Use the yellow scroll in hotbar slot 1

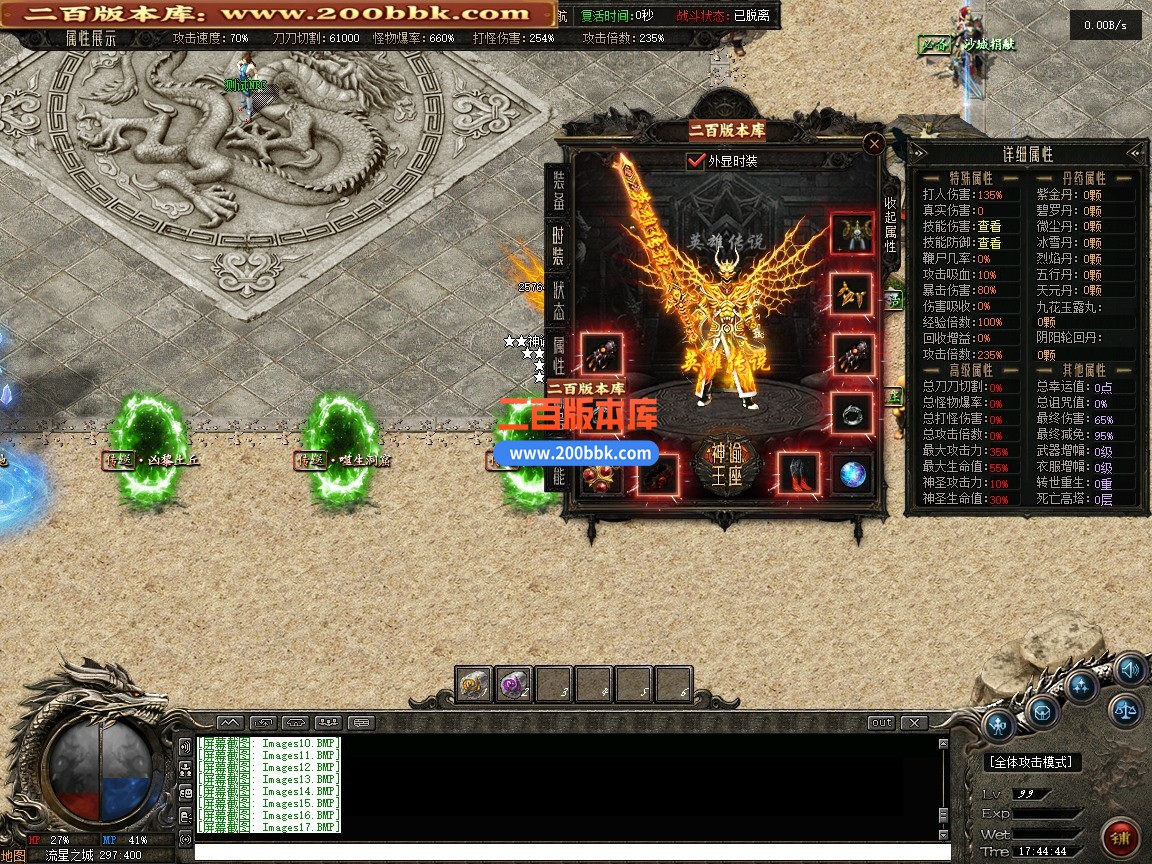click(473, 685)
